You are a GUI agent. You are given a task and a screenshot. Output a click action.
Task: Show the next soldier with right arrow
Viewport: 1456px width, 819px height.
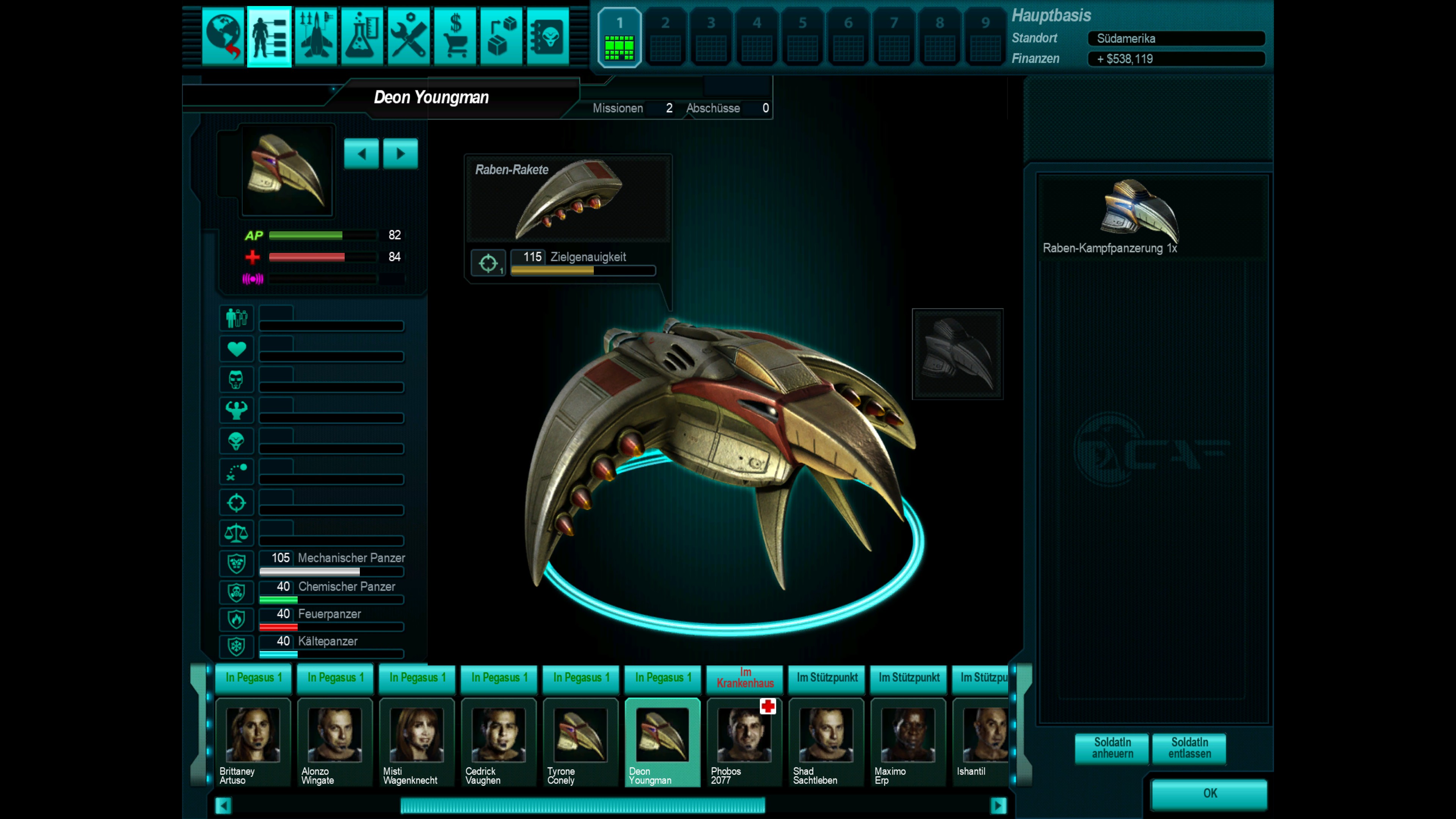pyautogui.click(x=400, y=154)
